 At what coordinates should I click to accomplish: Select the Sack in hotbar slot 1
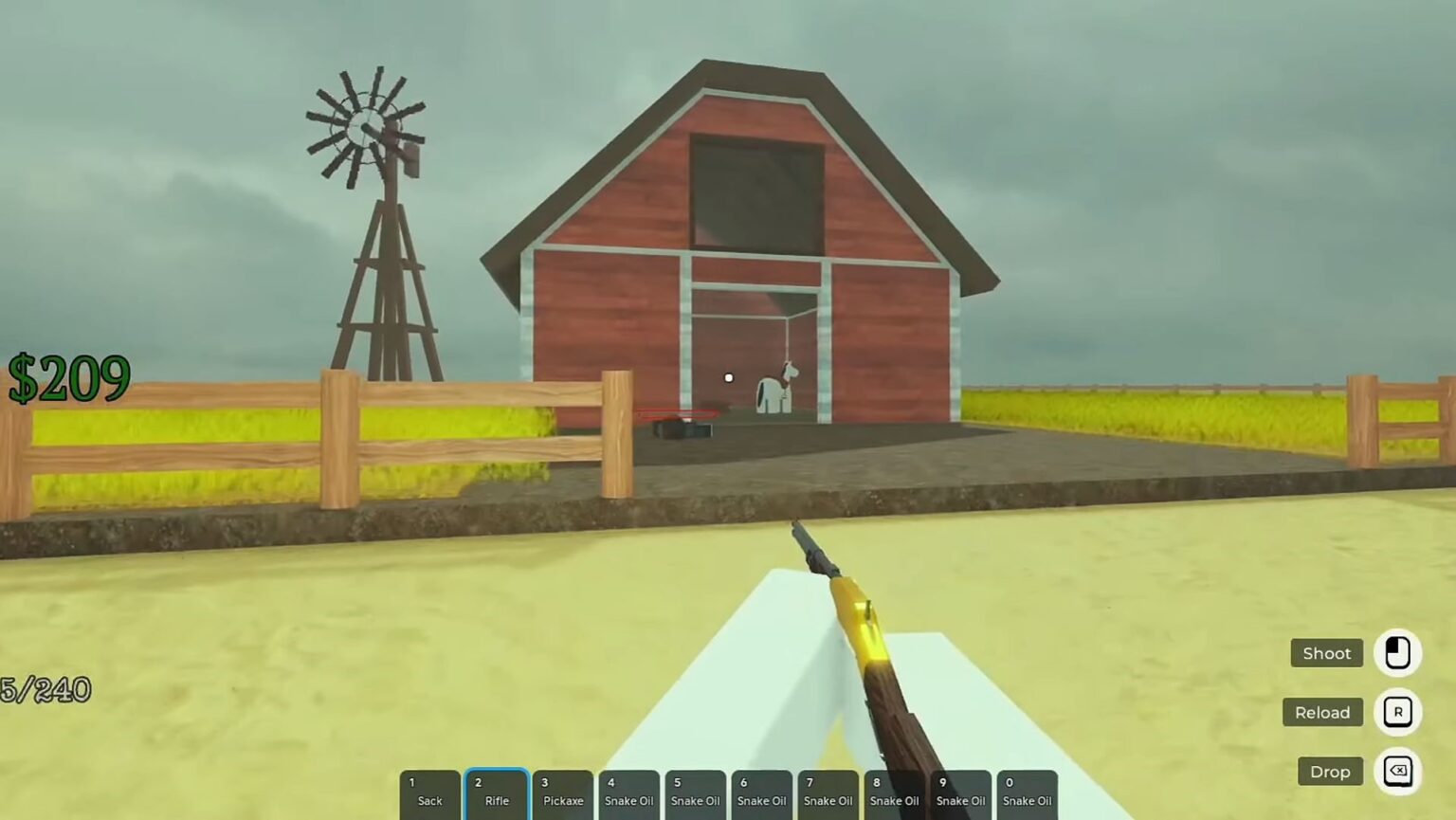click(428, 793)
